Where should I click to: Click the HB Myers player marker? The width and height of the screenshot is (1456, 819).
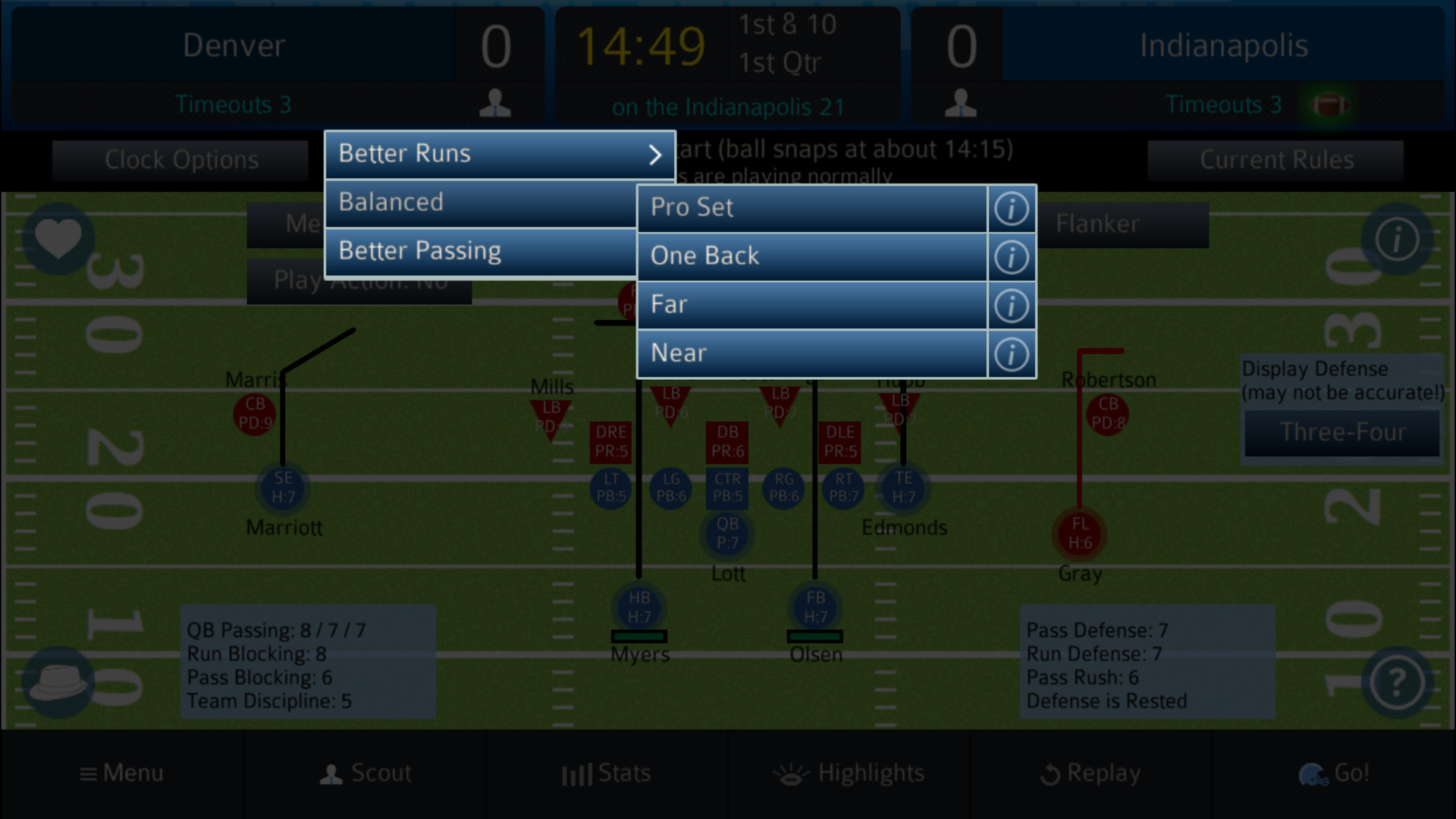coord(639,607)
